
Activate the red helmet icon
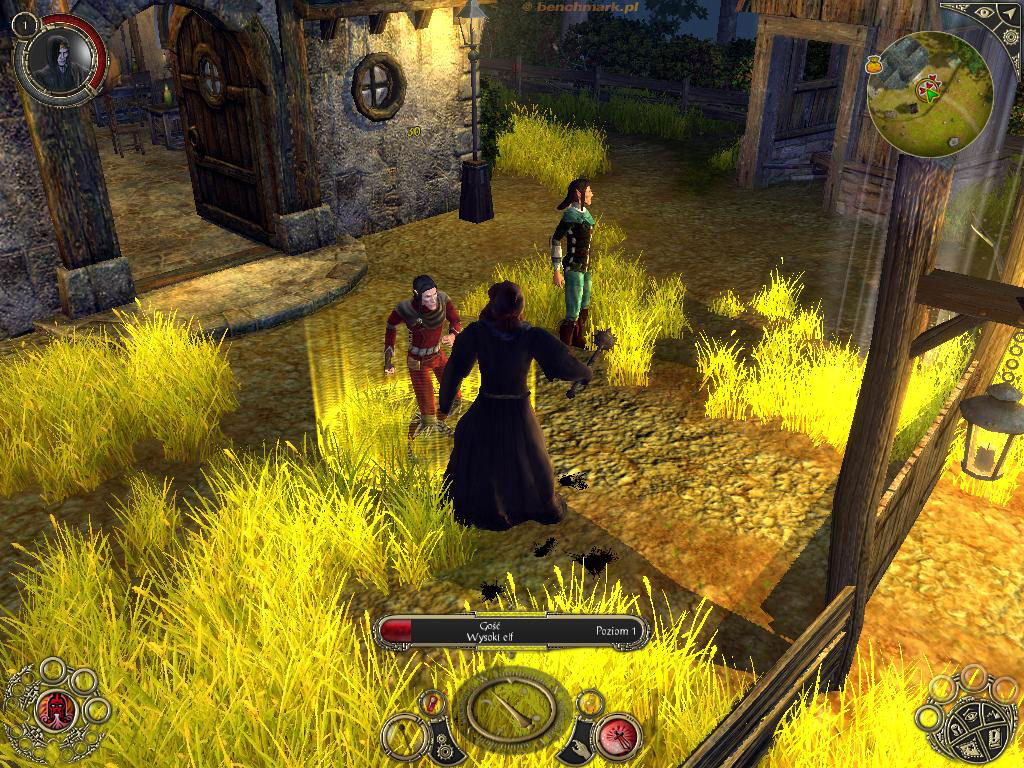pos(56,710)
